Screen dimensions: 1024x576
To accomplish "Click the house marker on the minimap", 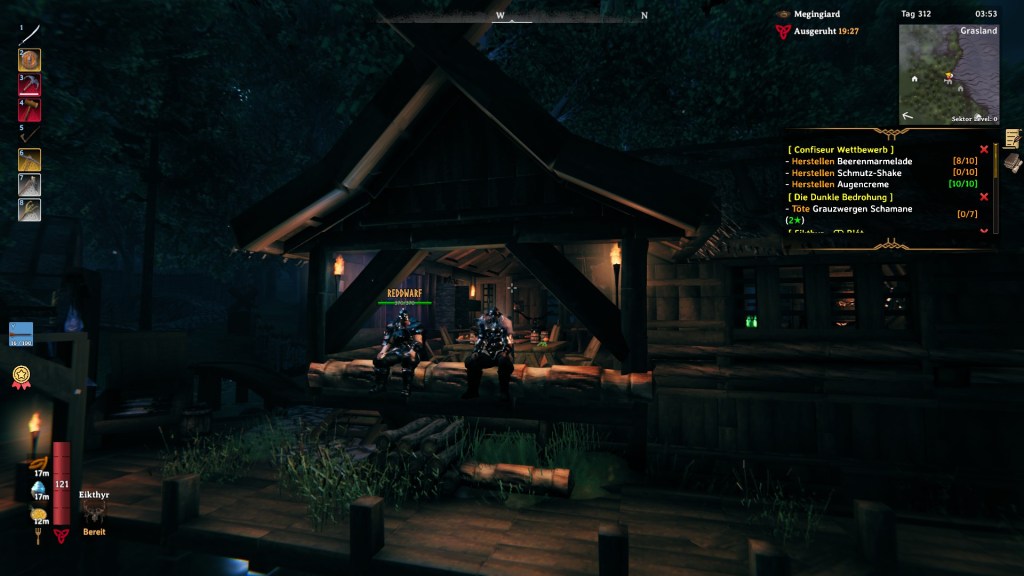I will 961,88.
